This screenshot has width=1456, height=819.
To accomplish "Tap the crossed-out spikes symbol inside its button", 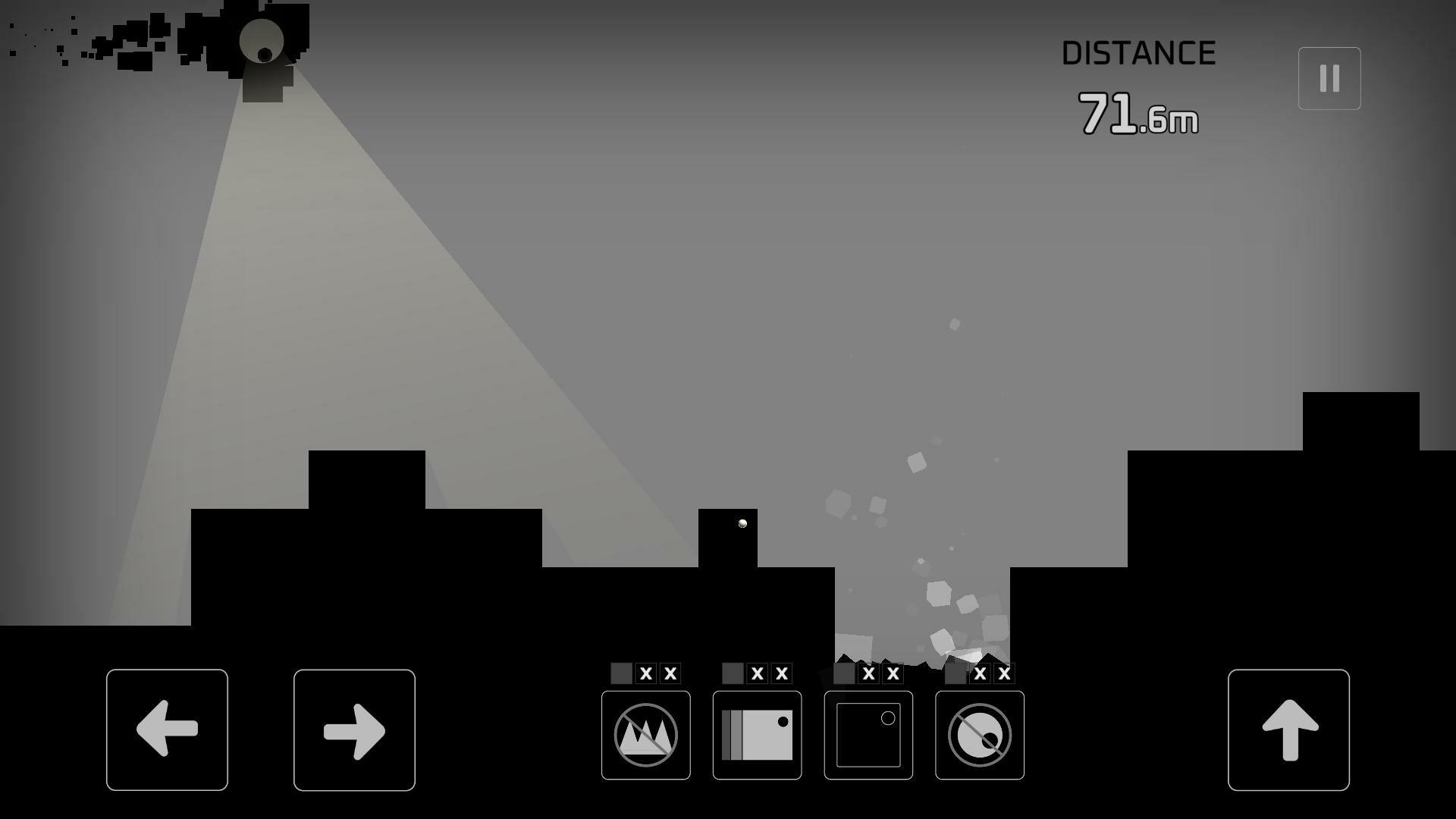I will [645, 734].
